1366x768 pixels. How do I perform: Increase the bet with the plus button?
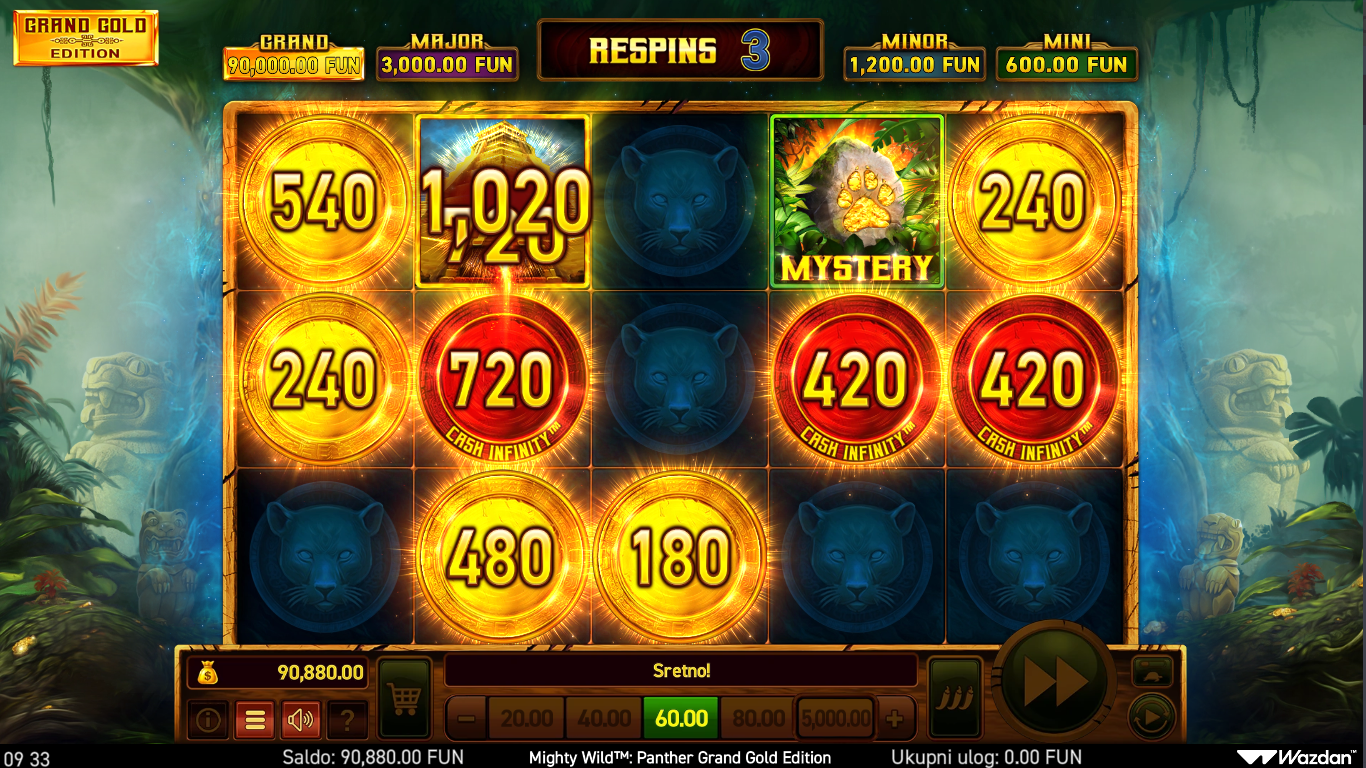(895, 719)
